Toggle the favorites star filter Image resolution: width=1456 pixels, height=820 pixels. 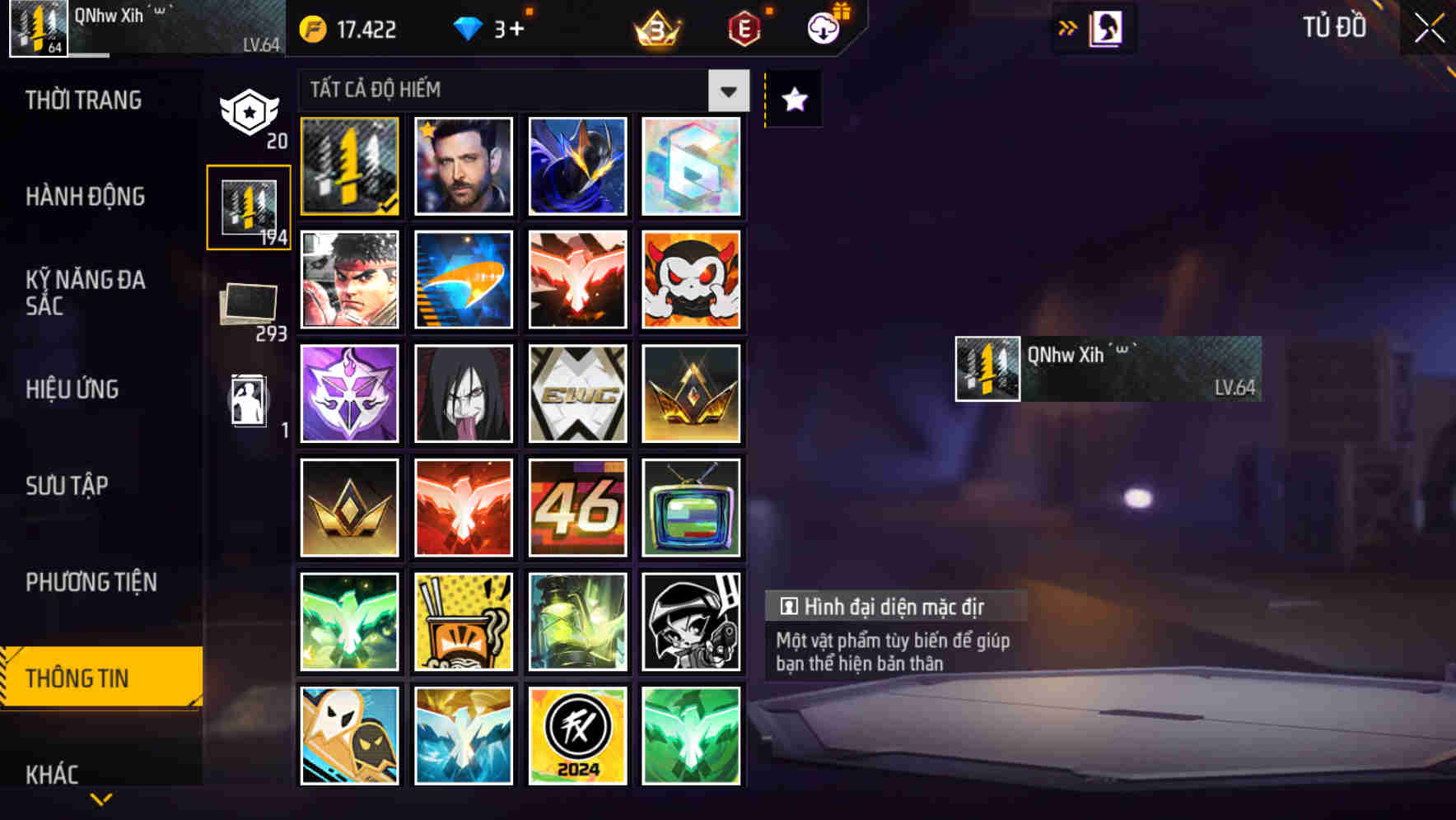[792, 100]
